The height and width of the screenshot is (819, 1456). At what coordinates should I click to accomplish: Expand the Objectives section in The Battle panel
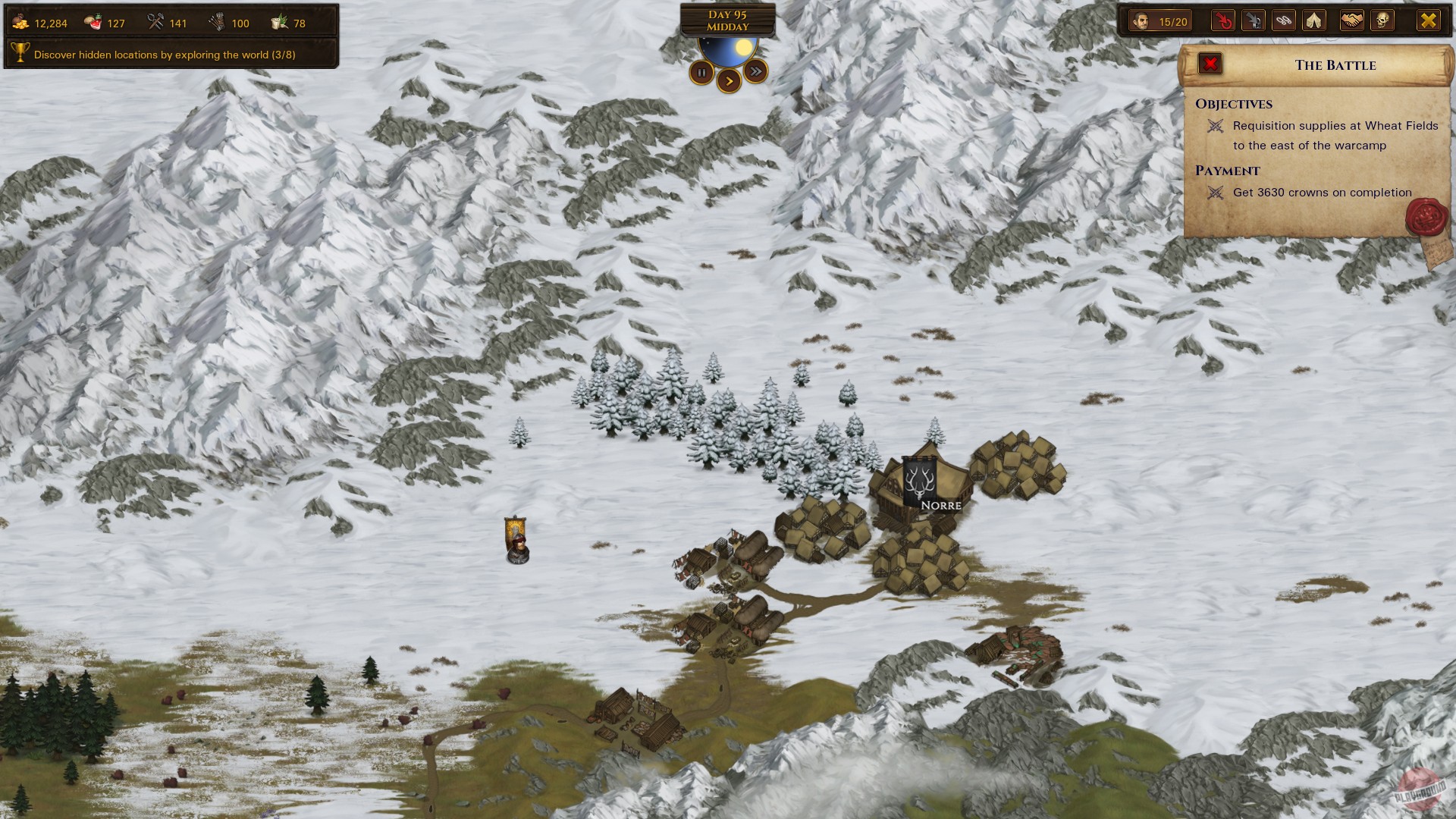[1234, 104]
